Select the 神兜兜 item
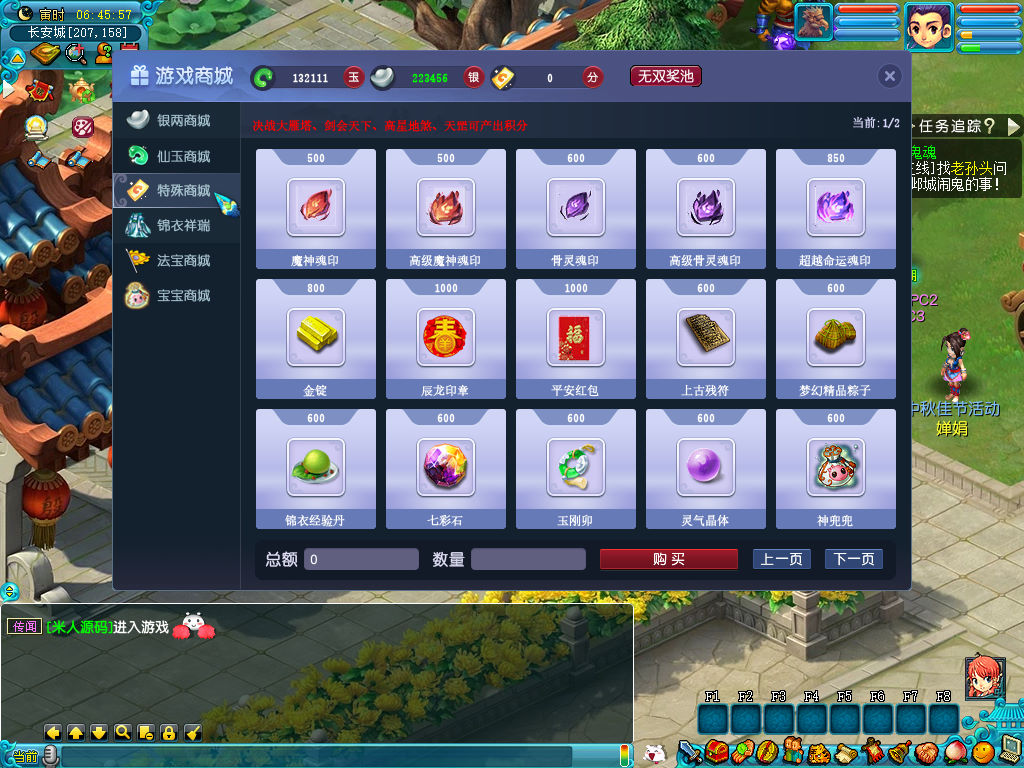The height and width of the screenshot is (768, 1024). click(836, 468)
